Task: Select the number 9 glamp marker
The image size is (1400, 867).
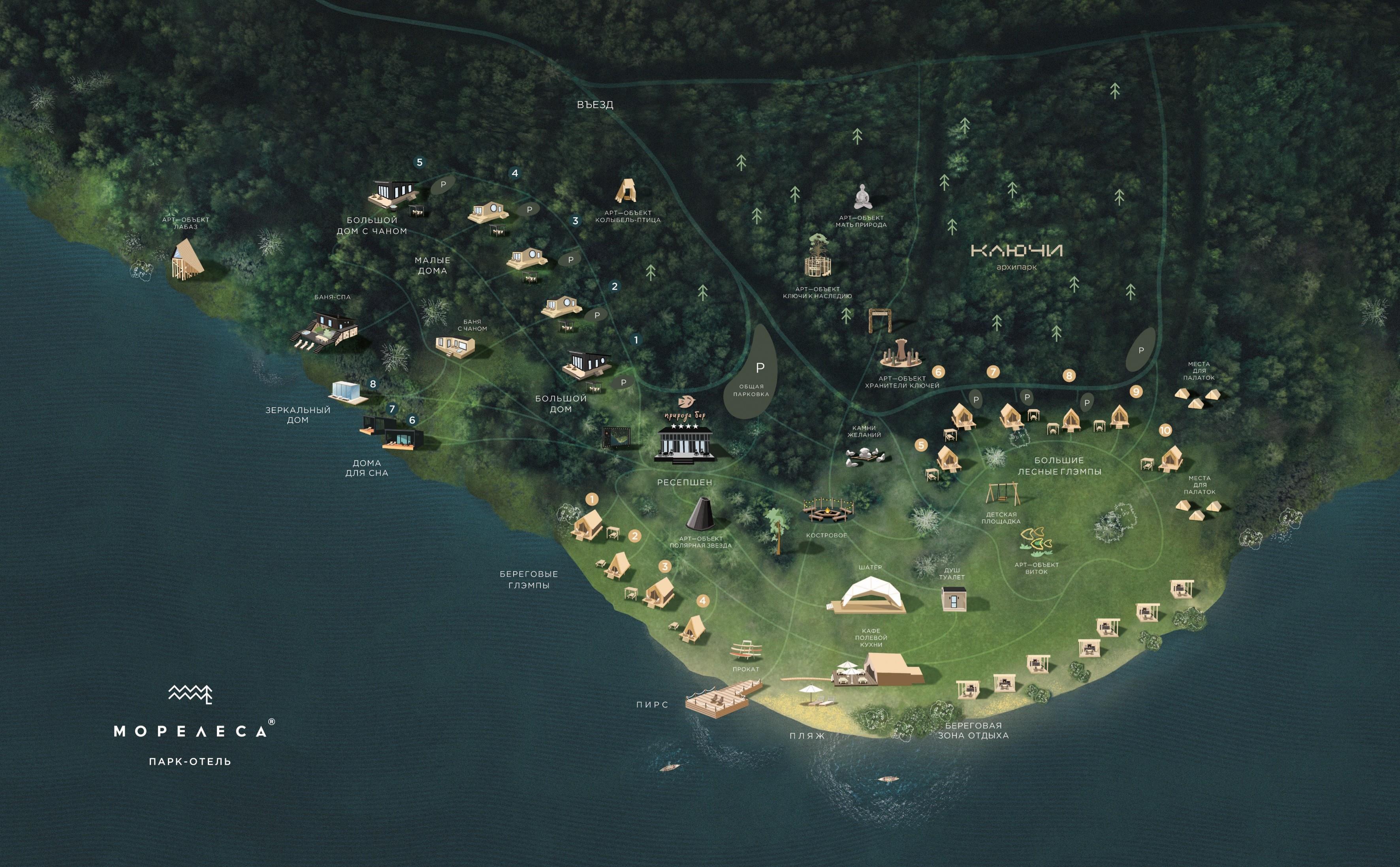Action: point(1136,392)
